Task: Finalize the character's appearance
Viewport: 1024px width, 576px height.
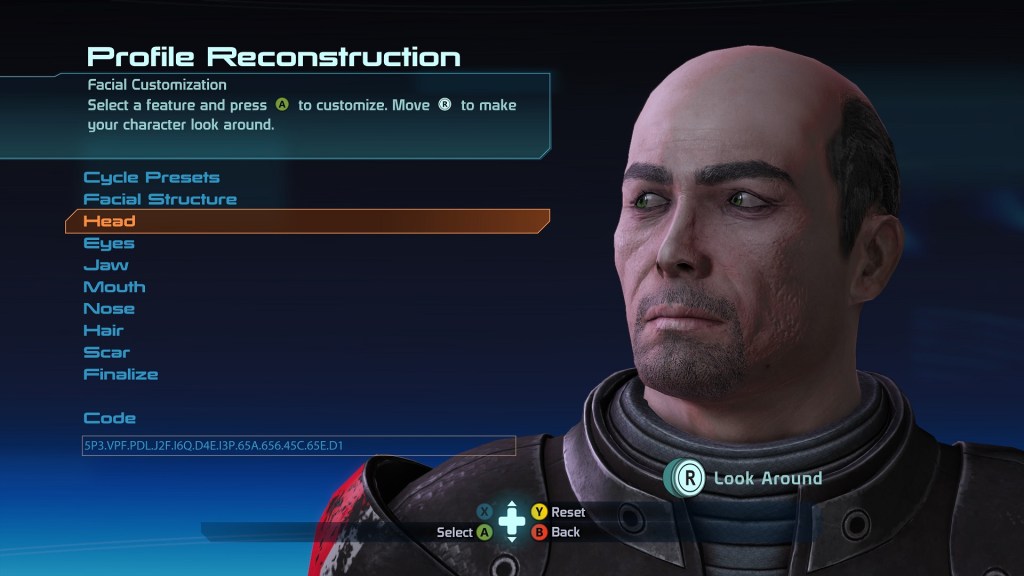Action: [121, 375]
